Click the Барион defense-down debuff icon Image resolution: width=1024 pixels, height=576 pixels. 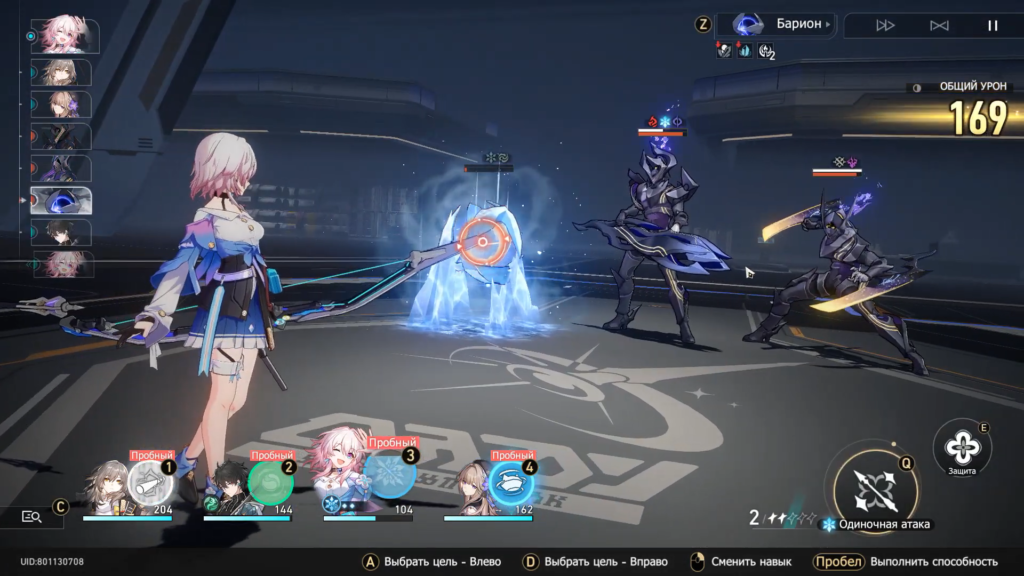coord(724,50)
